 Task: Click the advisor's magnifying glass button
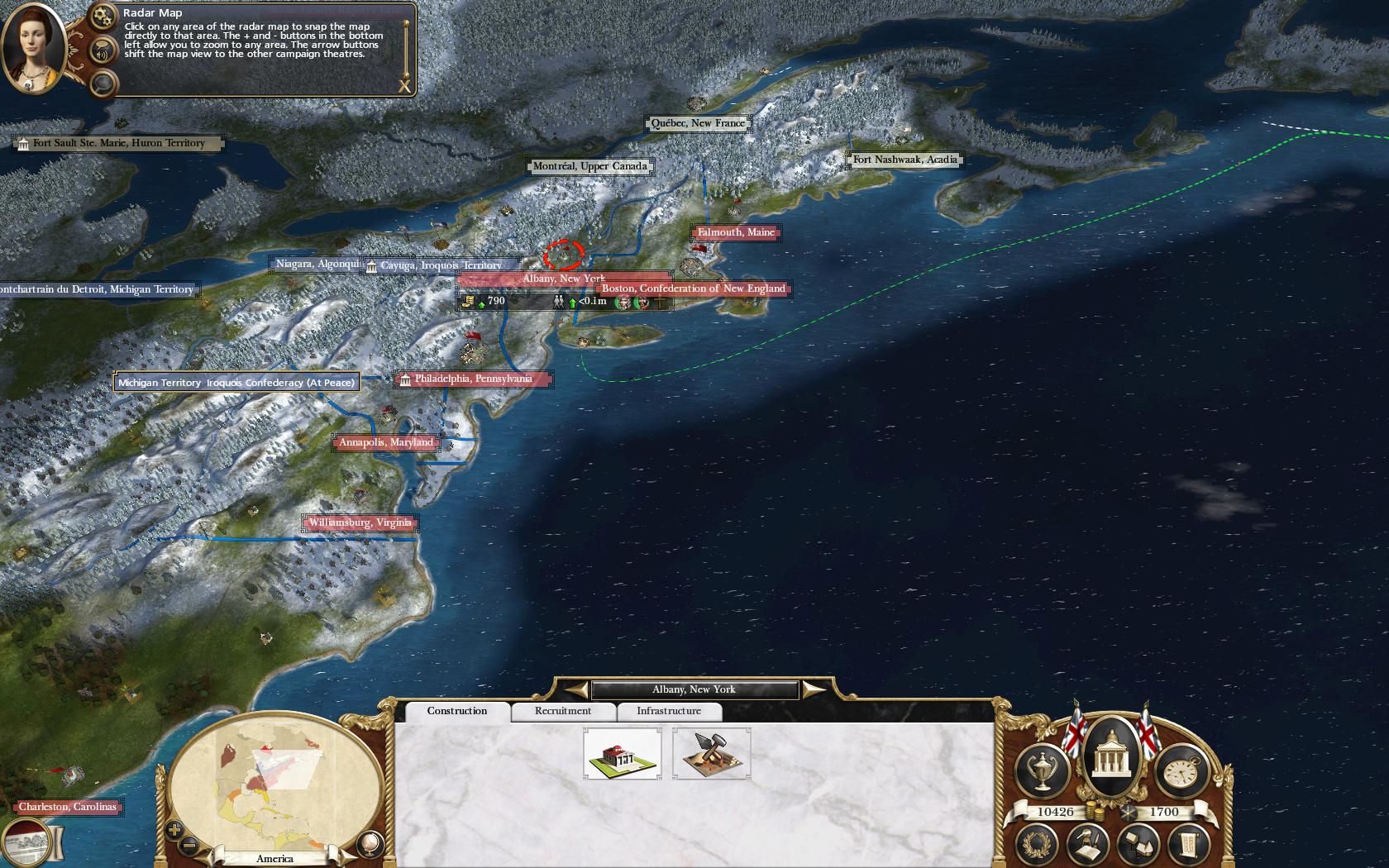[x=103, y=83]
